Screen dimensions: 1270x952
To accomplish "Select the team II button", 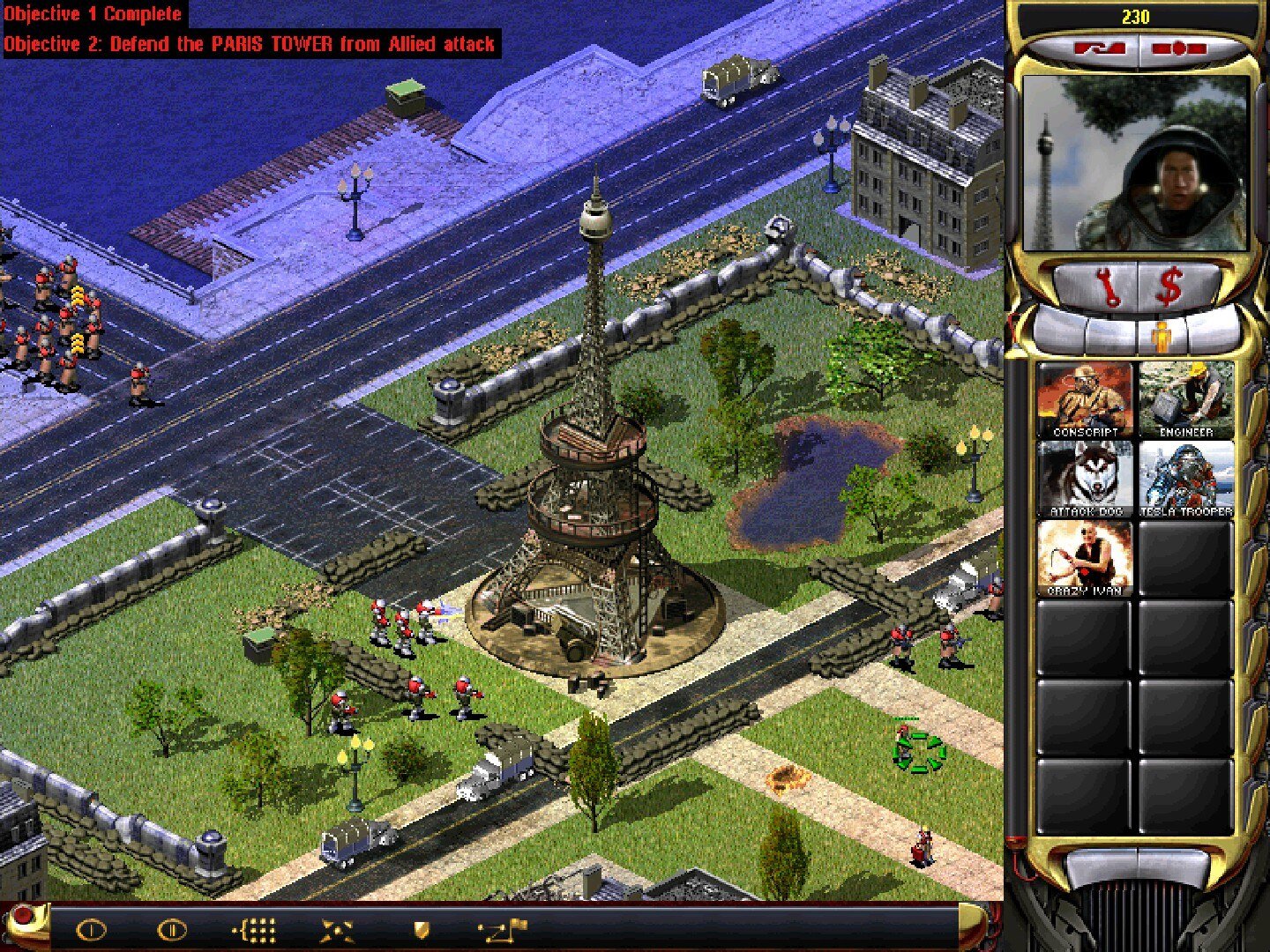I will (171, 930).
